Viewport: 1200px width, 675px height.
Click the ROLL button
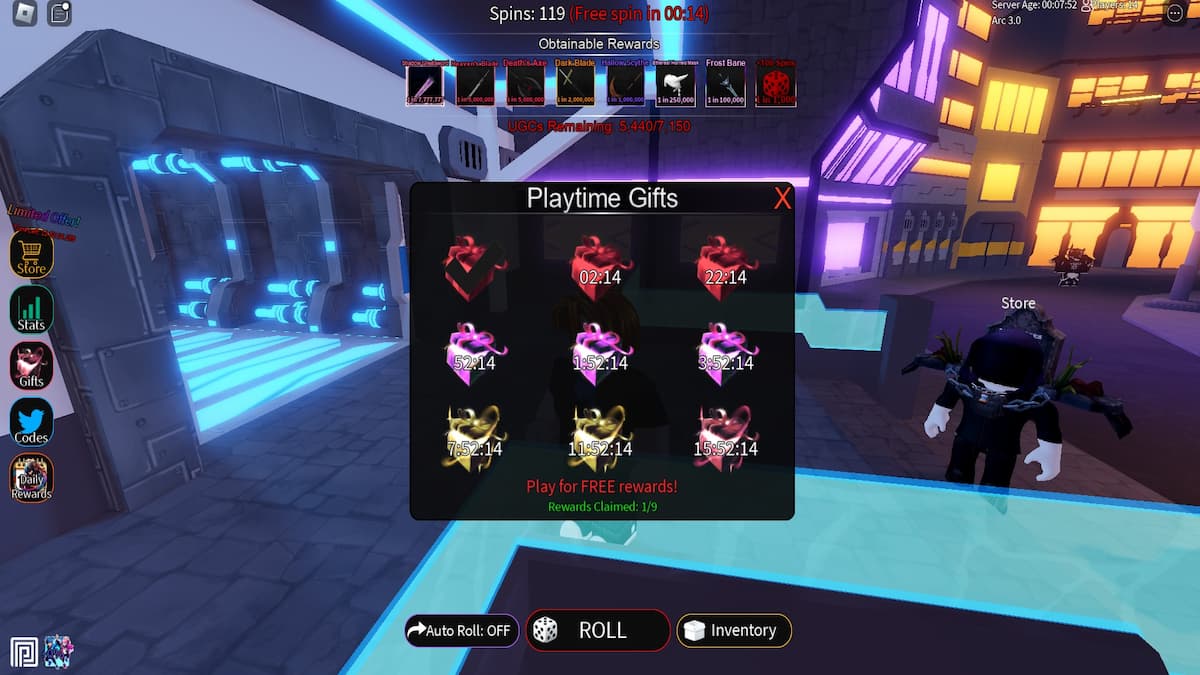pyautogui.click(x=598, y=631)
